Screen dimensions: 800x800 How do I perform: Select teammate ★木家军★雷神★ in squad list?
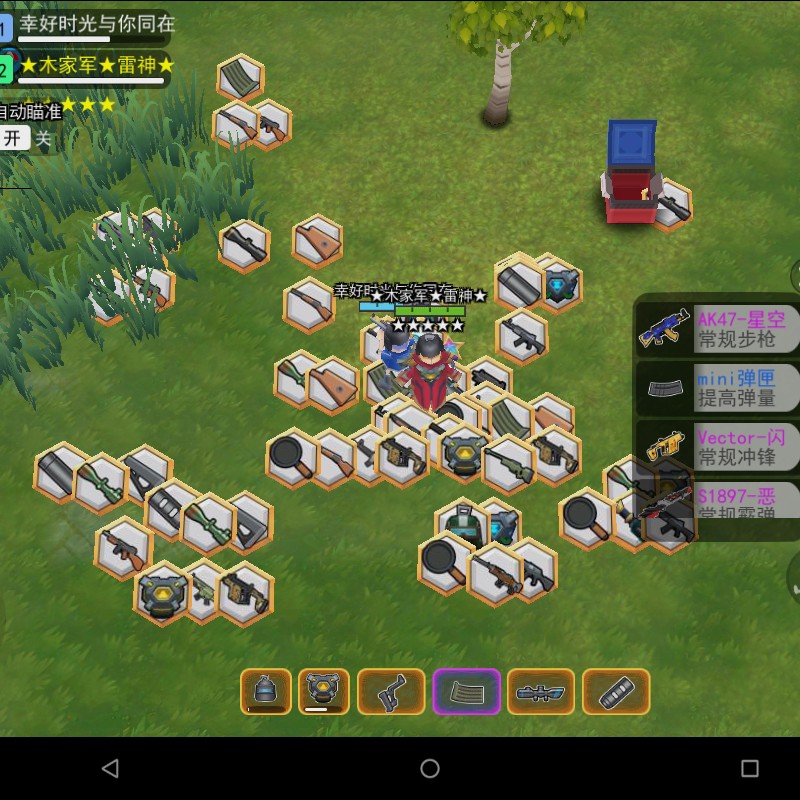pyautogui.click(x=95, y=67)
